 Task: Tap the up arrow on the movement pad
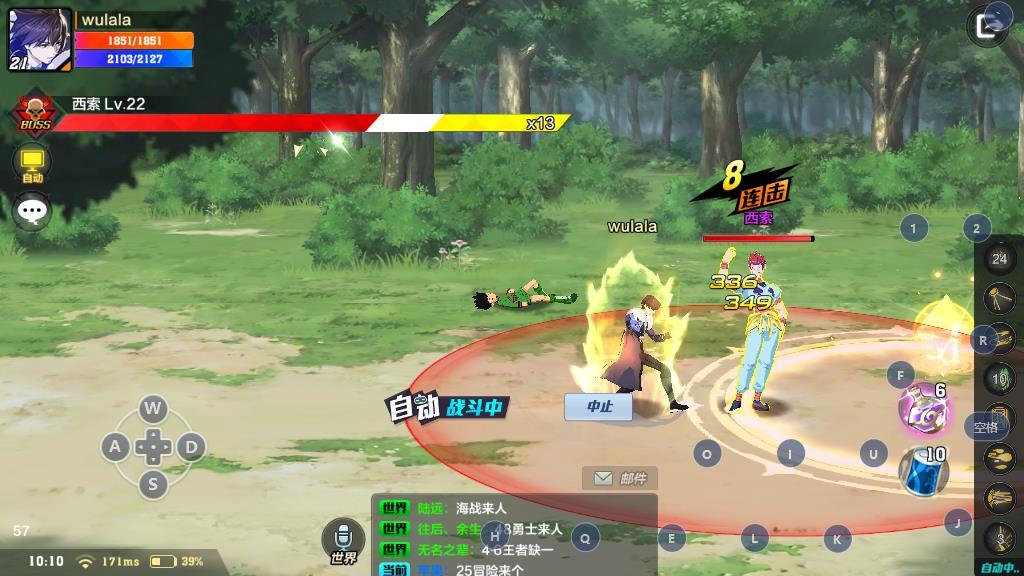[x=152, y=408]
